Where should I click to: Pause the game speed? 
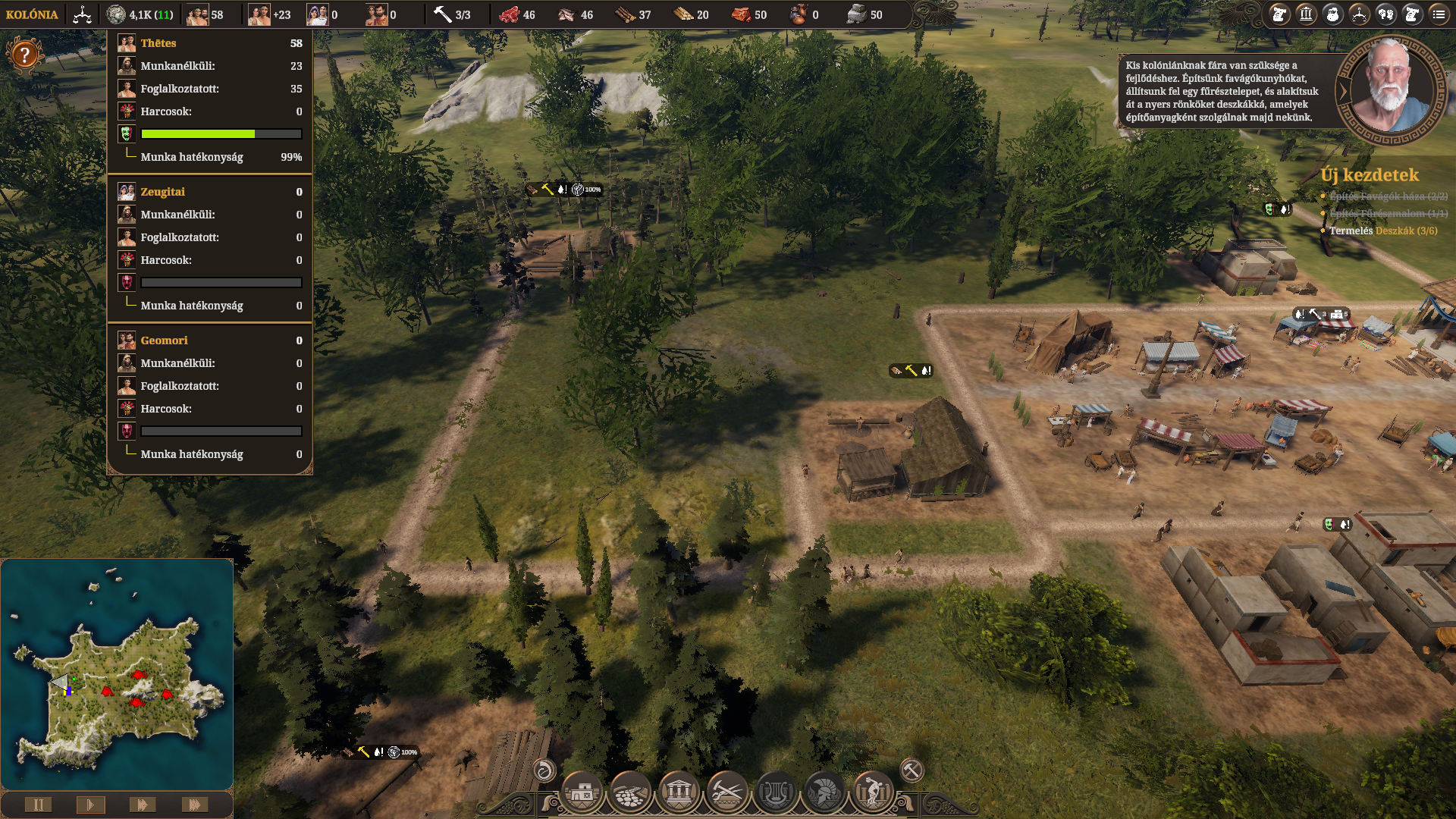[38, 805]
